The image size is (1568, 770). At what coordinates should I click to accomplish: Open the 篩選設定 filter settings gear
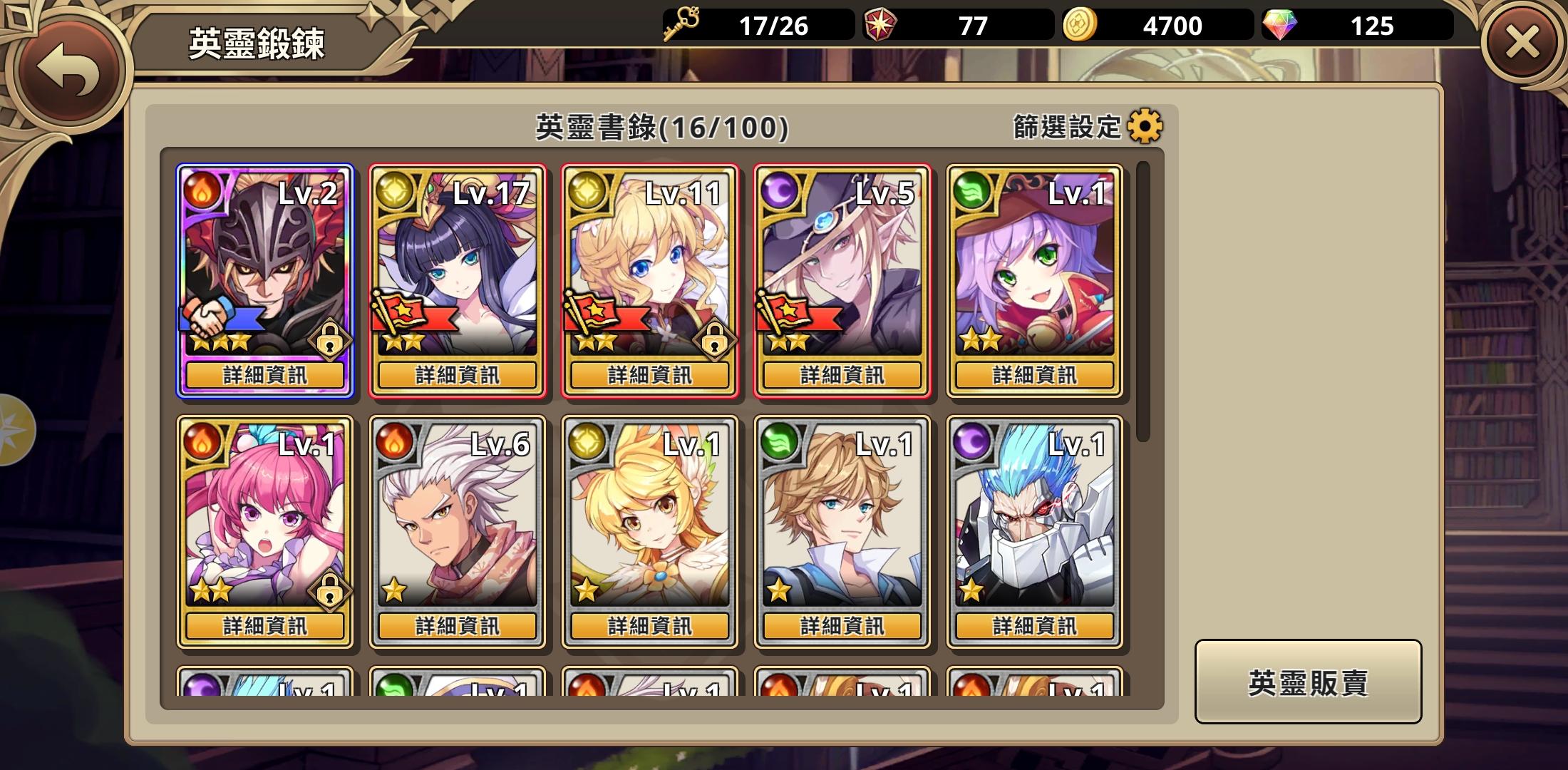[x=1145, y=127]
